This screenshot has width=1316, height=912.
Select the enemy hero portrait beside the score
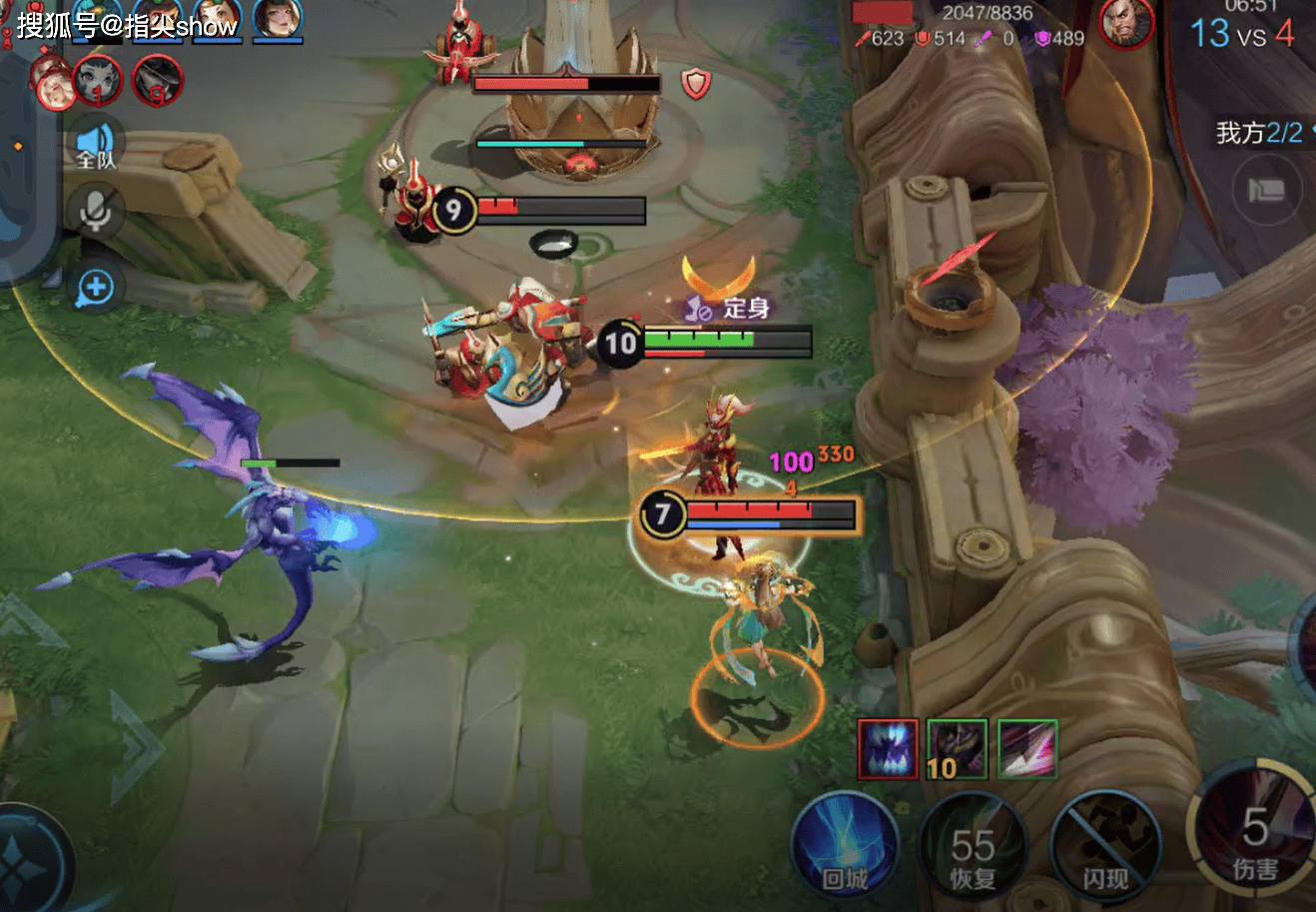(x=1126, y=22)
